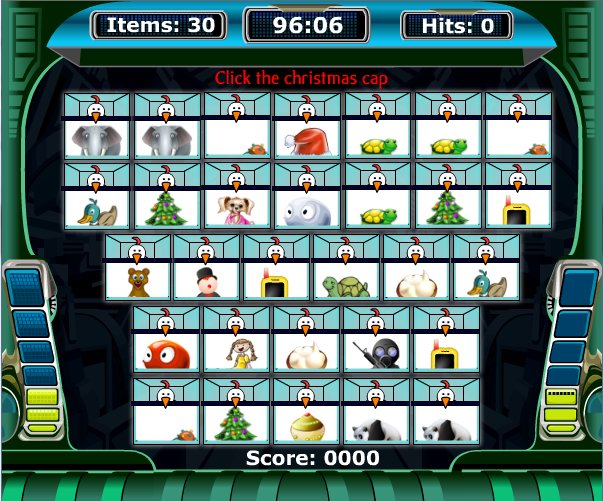
Task: Pick the white ghost blob tile
Action: [308, 210]
